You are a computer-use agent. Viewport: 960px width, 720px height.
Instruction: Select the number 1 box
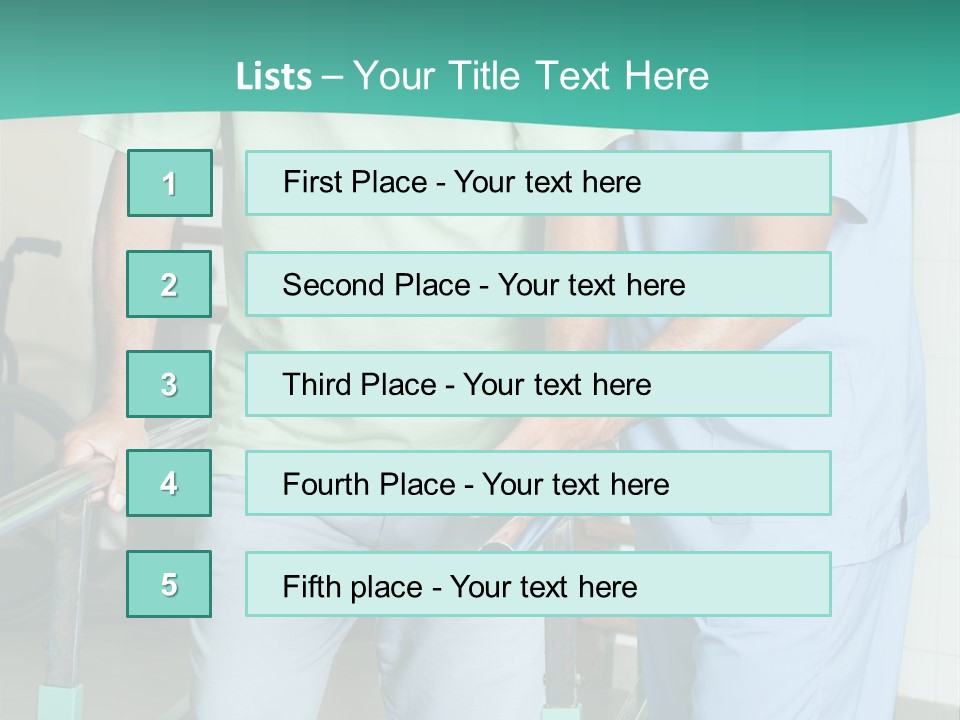169,183
